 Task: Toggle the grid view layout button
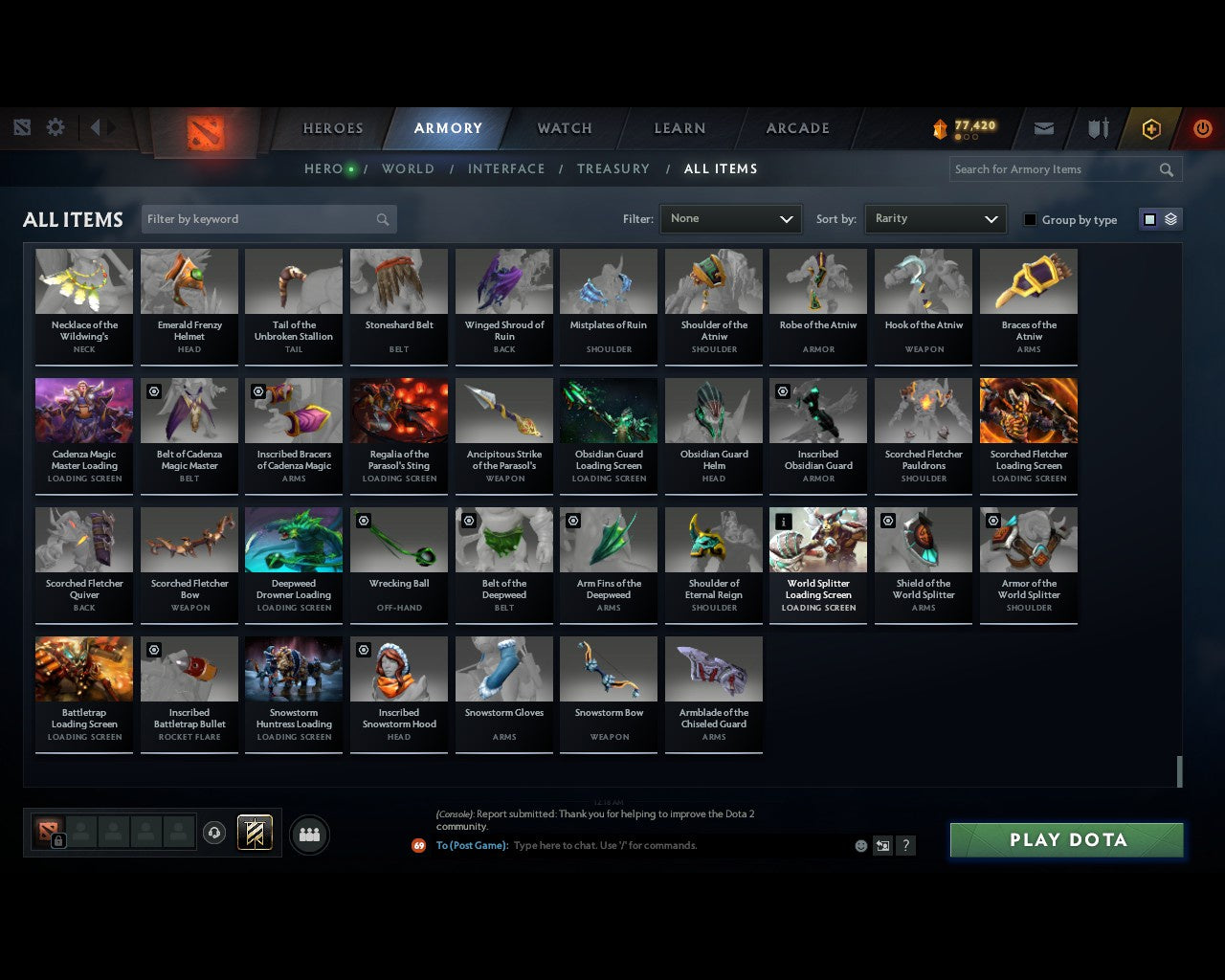1148,219
